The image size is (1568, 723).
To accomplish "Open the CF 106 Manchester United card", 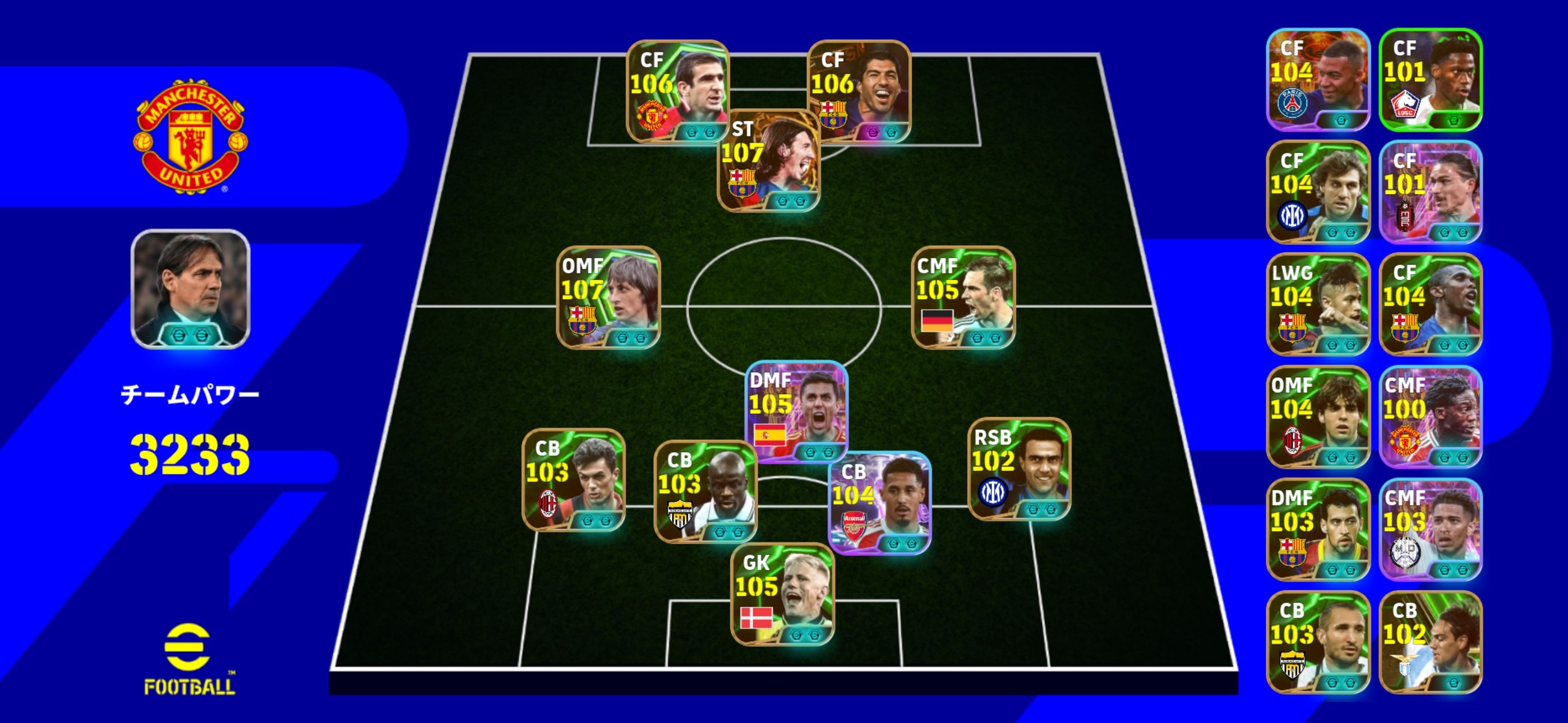I will [677, 91].
